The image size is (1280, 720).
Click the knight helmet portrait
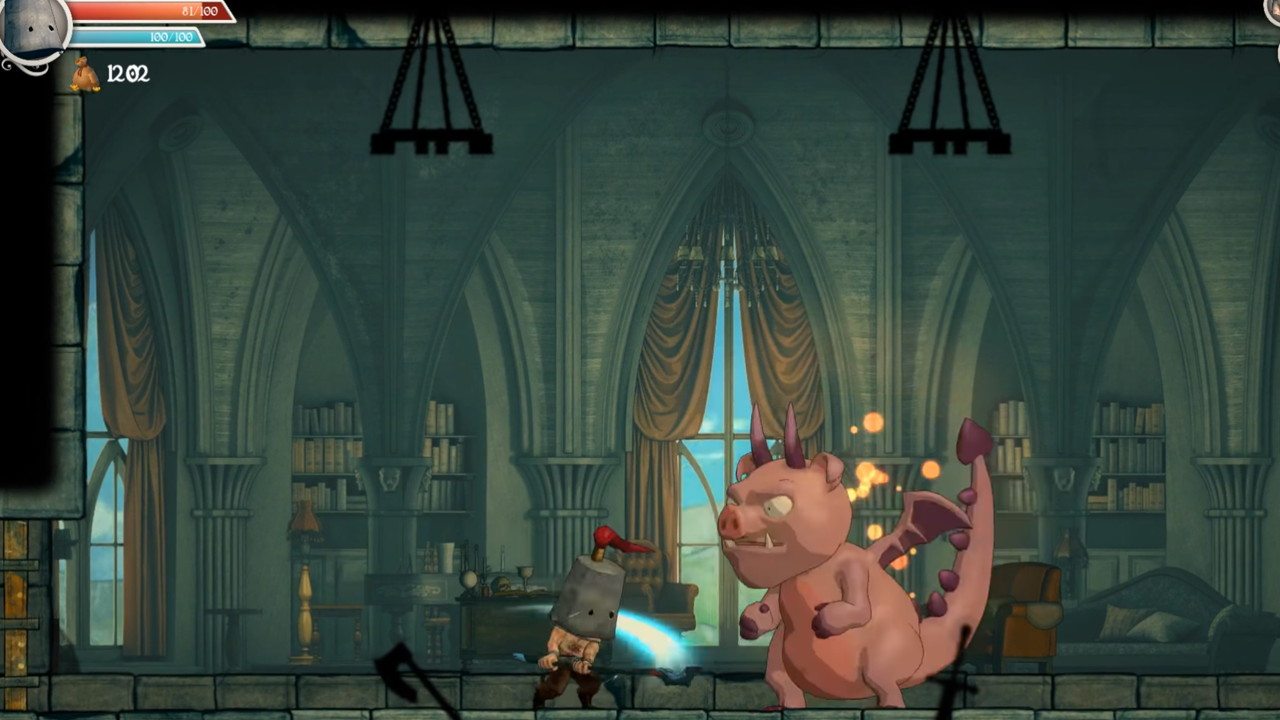pyautogui.click(x=34, y=28)
